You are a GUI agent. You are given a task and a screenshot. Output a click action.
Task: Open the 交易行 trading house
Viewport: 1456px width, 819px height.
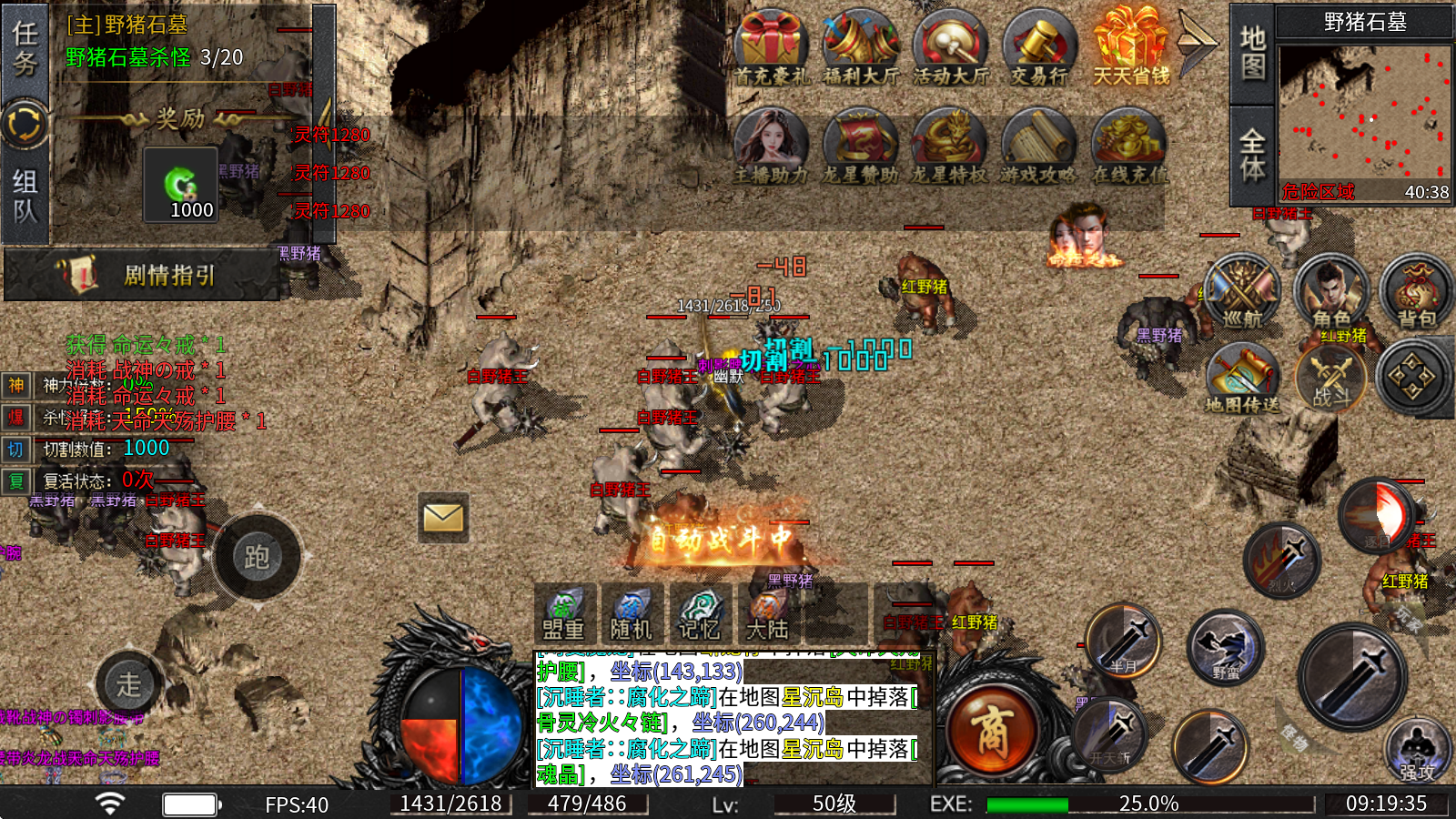[1039, 48]
